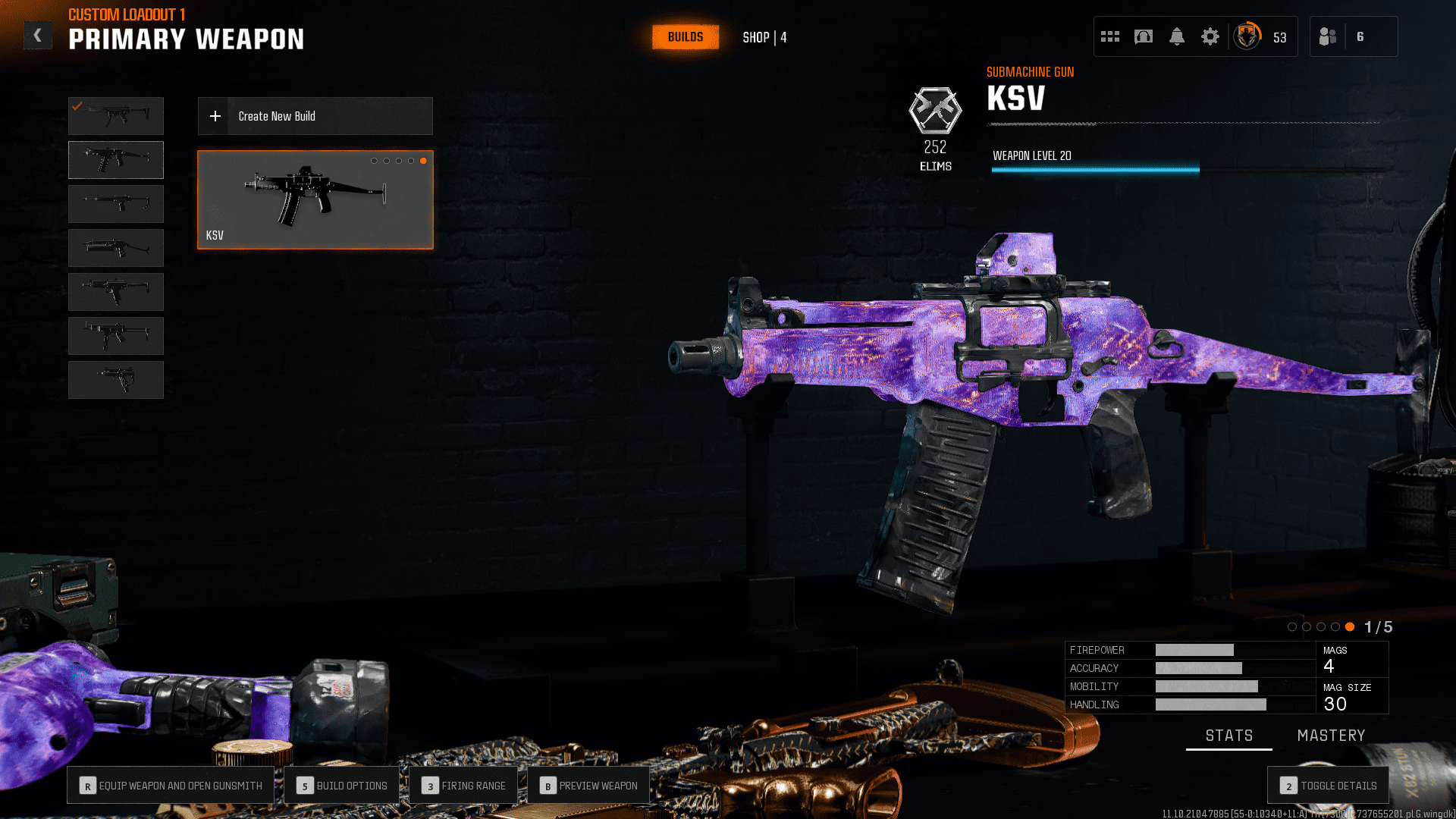Image resolution: width=1456 pixels, height=819 pixels.
Task: Select Preview Weapon
Action: point(588,786)
